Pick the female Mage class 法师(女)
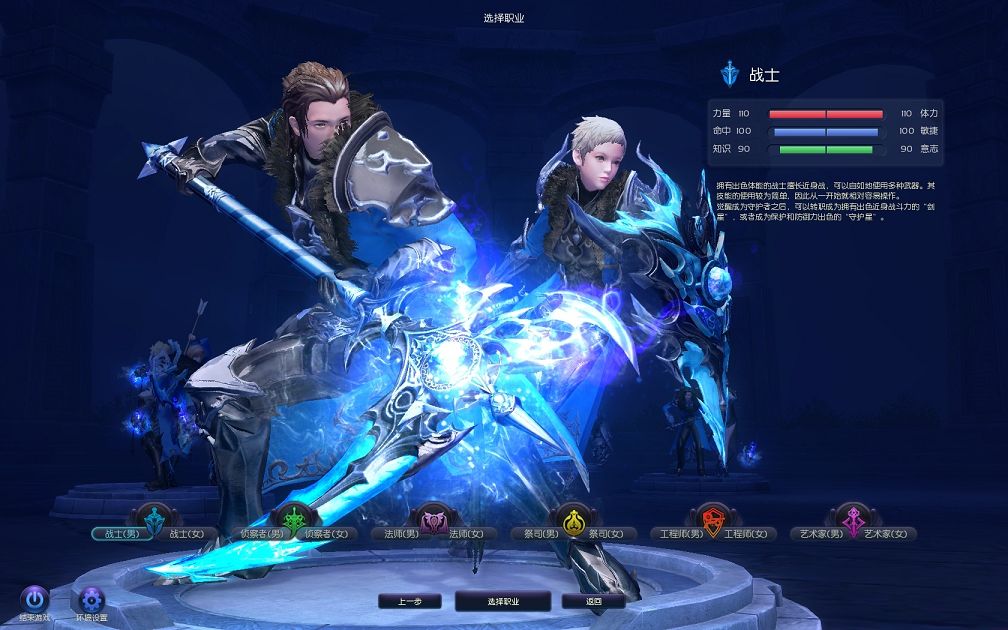Image resolution: width=1008 pixels, height=630 pixels. pos(466,534)
